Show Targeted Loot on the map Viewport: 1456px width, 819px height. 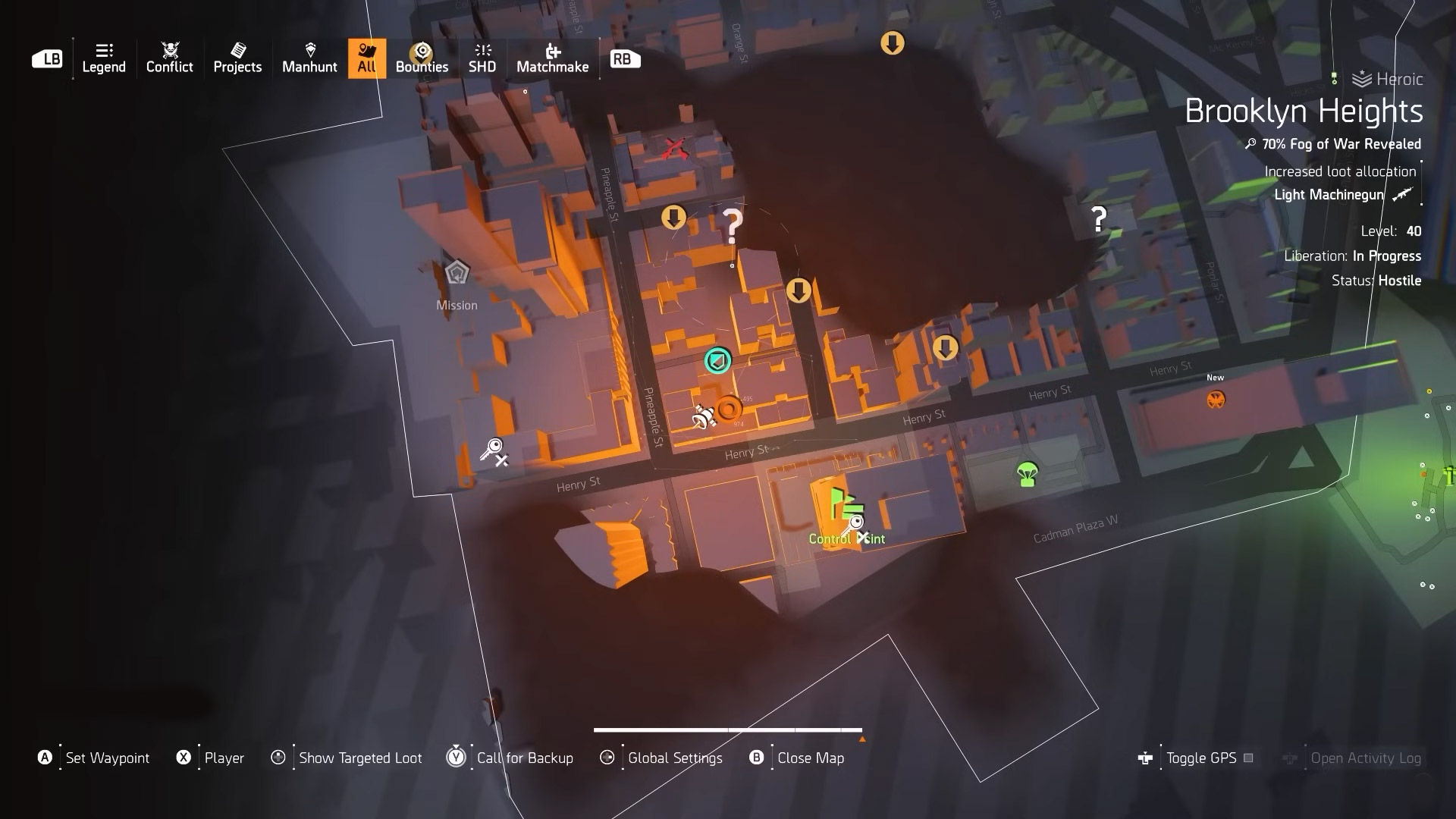(x=359, y=758)
